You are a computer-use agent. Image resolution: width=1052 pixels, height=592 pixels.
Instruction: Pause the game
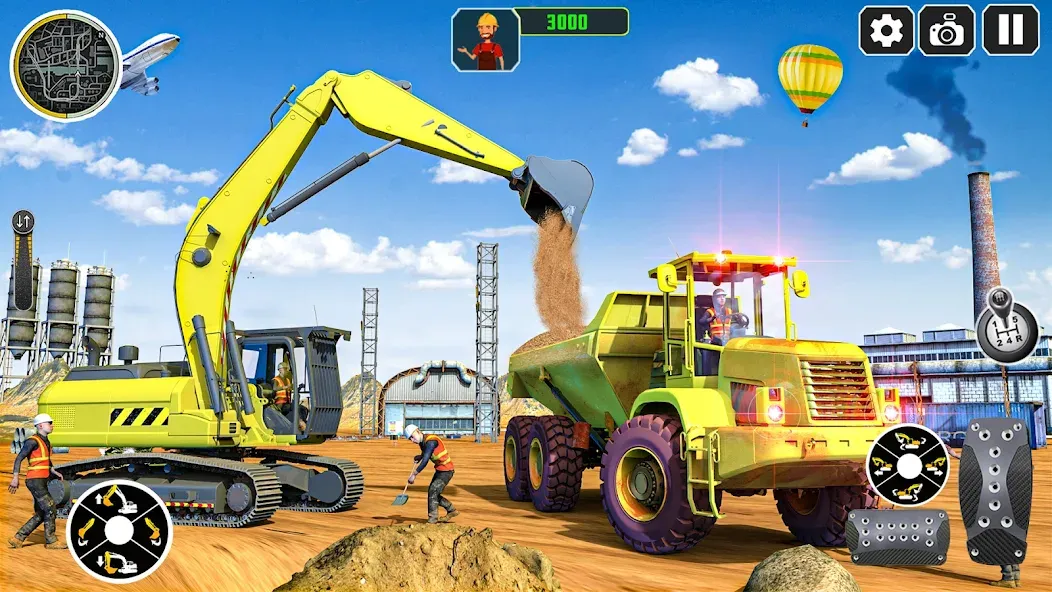coord(1010,30)
